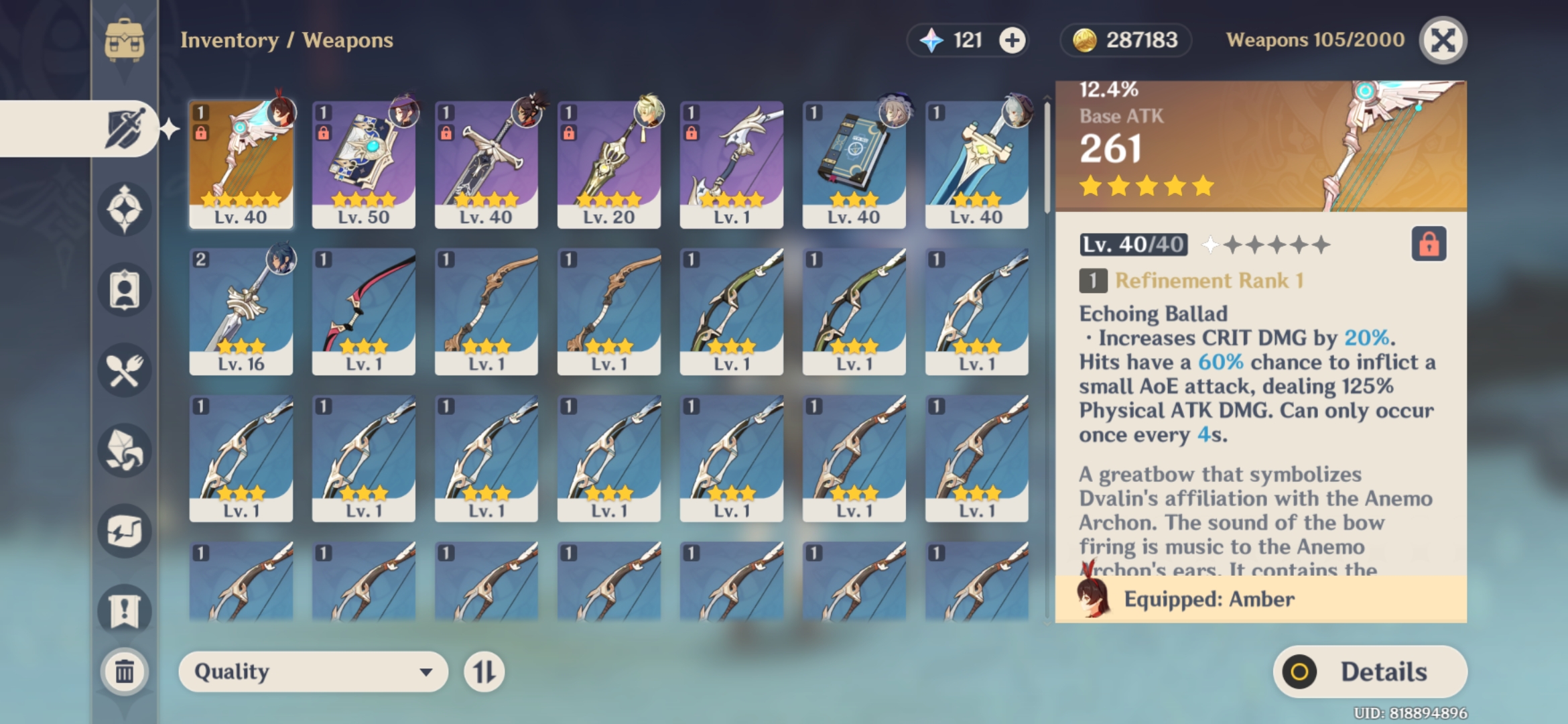Switch to the Food tab
1568x724 pixels.
click(x=125, y=370)
